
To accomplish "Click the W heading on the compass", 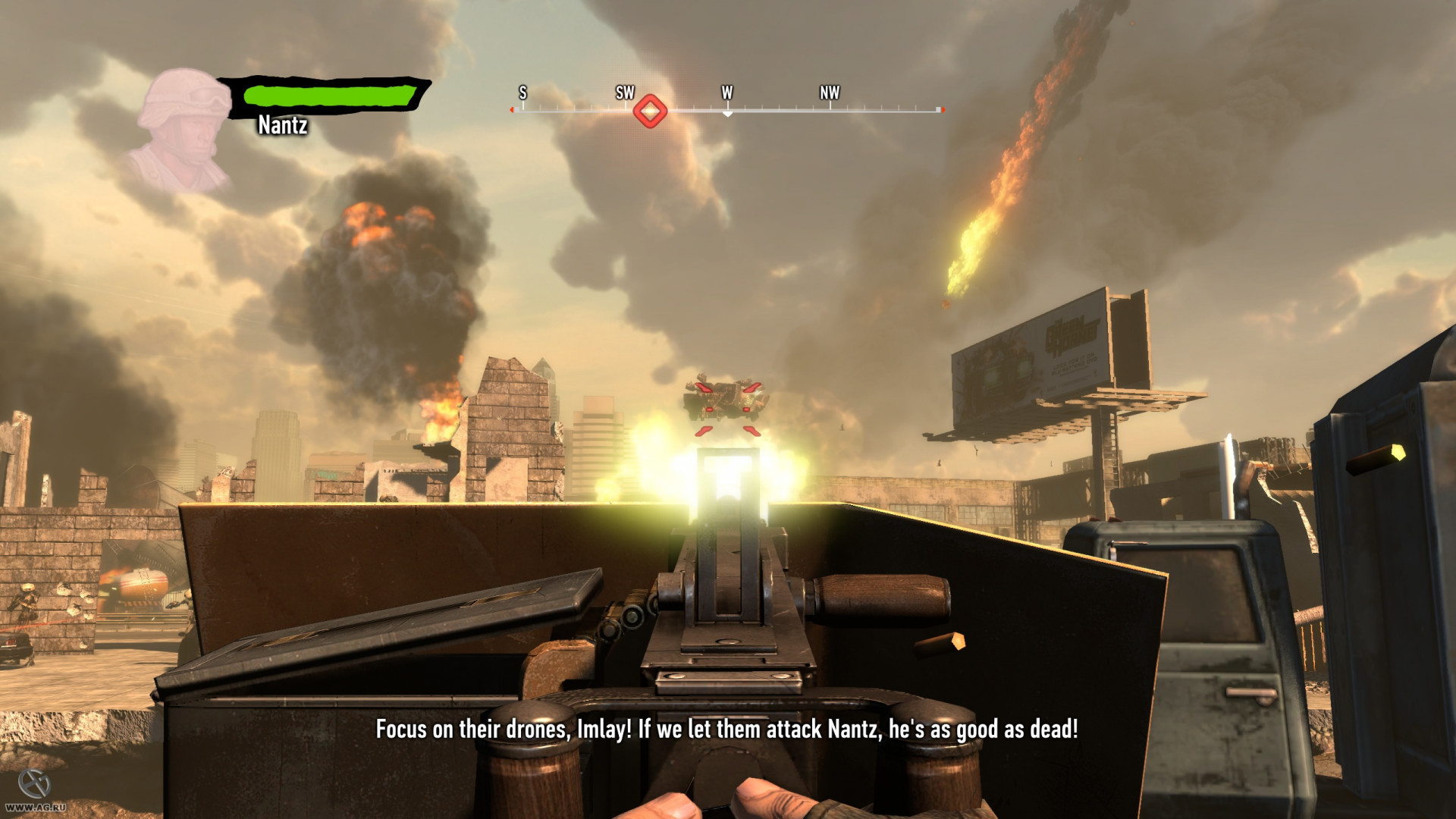I will click(727, 93).
